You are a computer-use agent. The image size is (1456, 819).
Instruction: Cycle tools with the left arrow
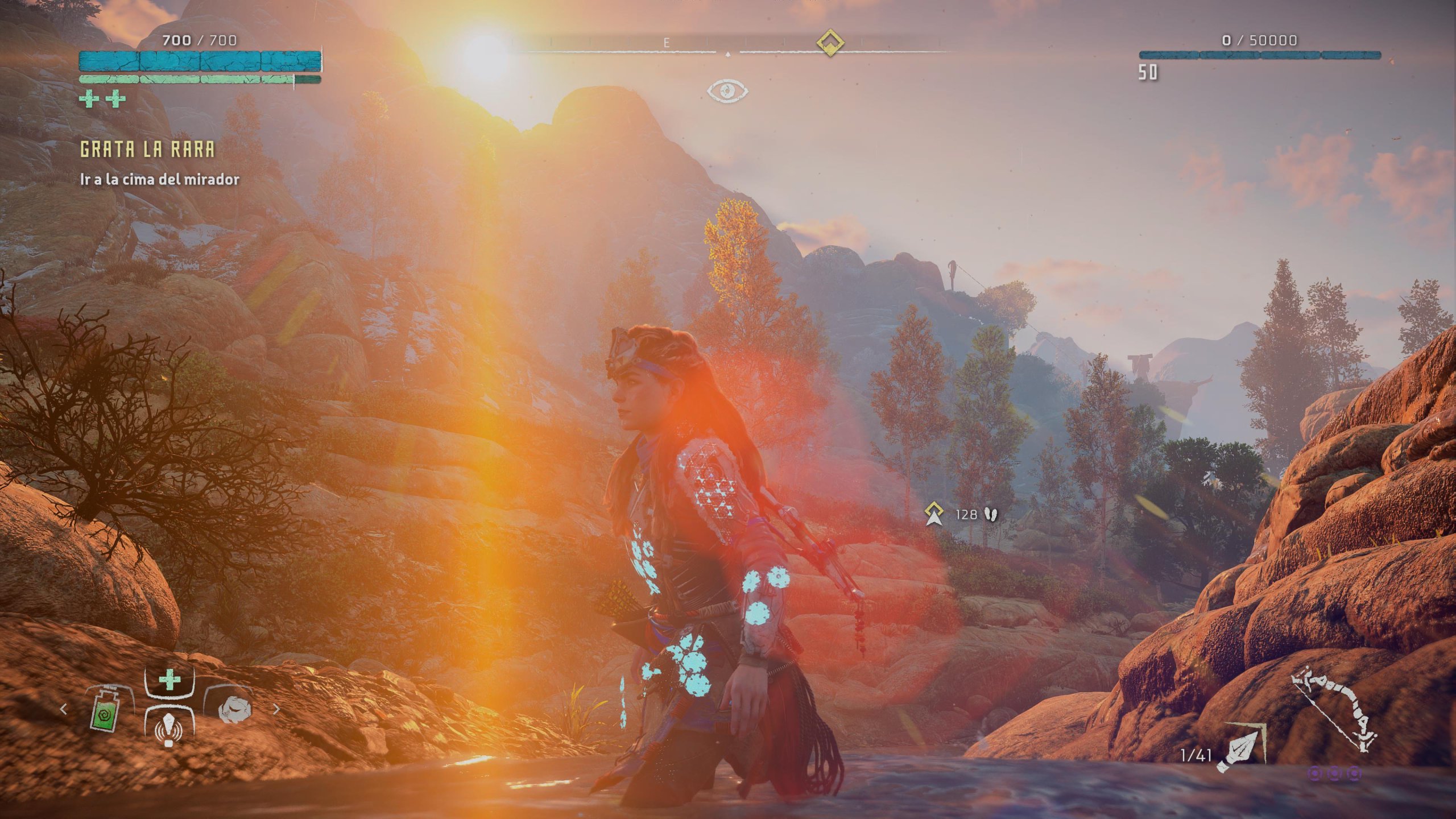point(64,709)
